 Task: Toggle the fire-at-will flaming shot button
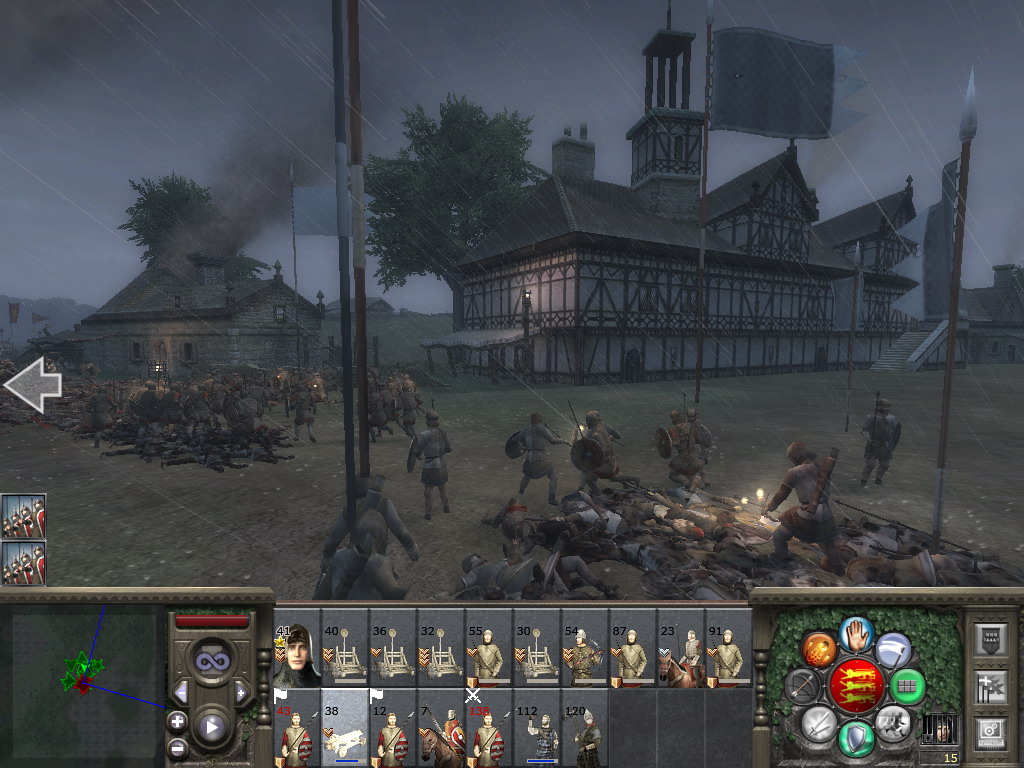click(x=819, y=650)
